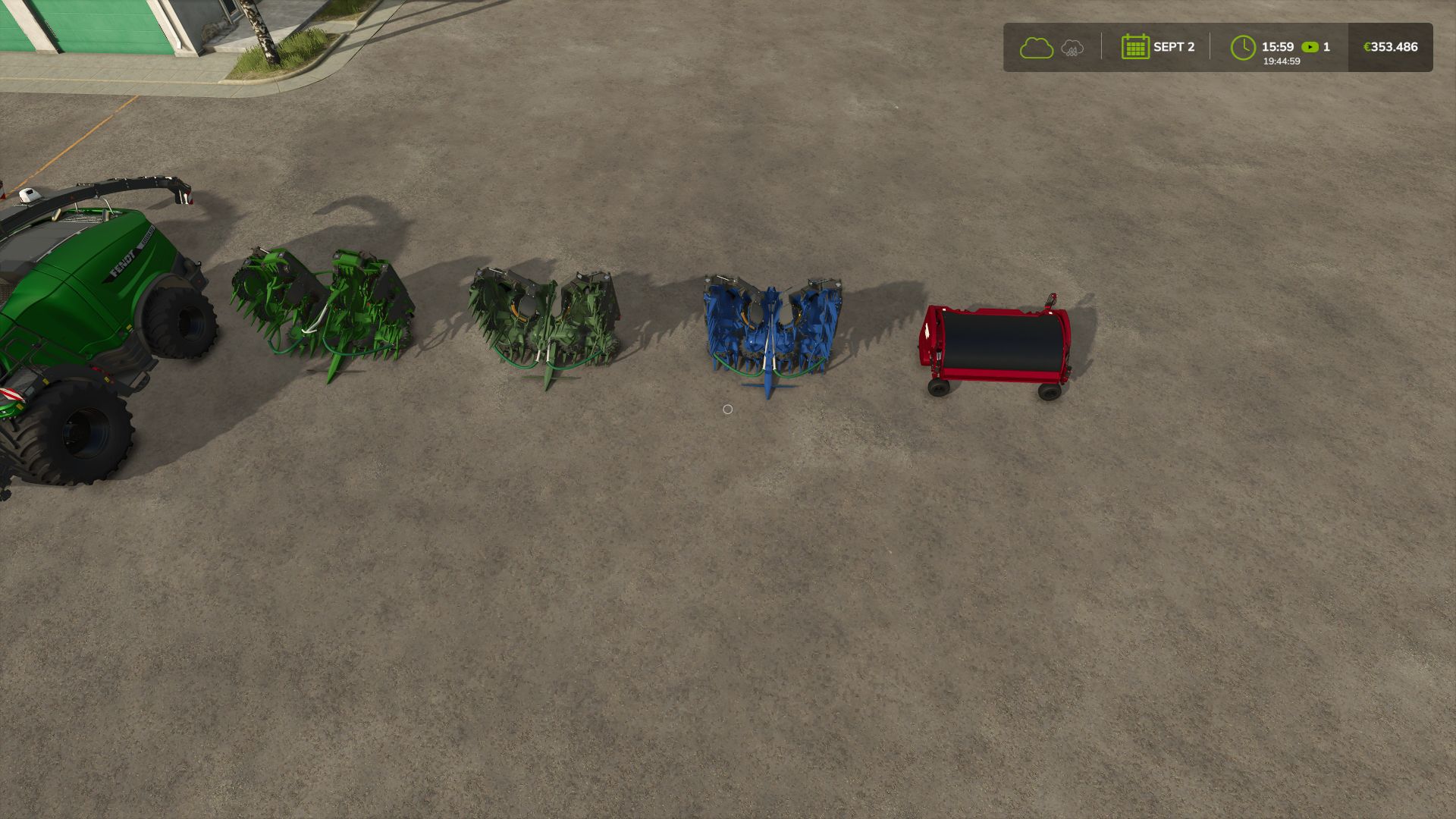
Task: Click the white crosshair dot
Action: (x=729, y=409)
